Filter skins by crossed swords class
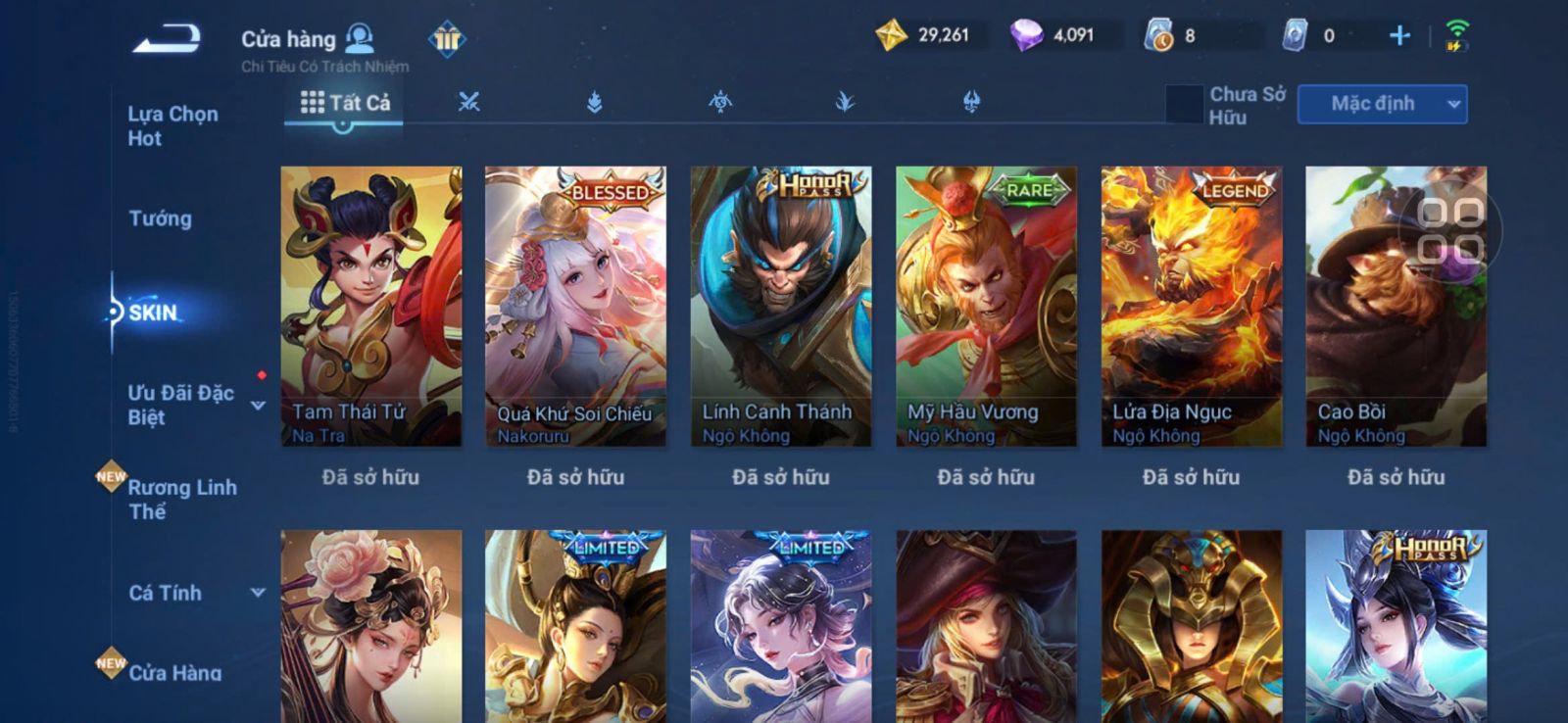The height and width of the screenshot is (723, 1568). (x=468, y=102)
